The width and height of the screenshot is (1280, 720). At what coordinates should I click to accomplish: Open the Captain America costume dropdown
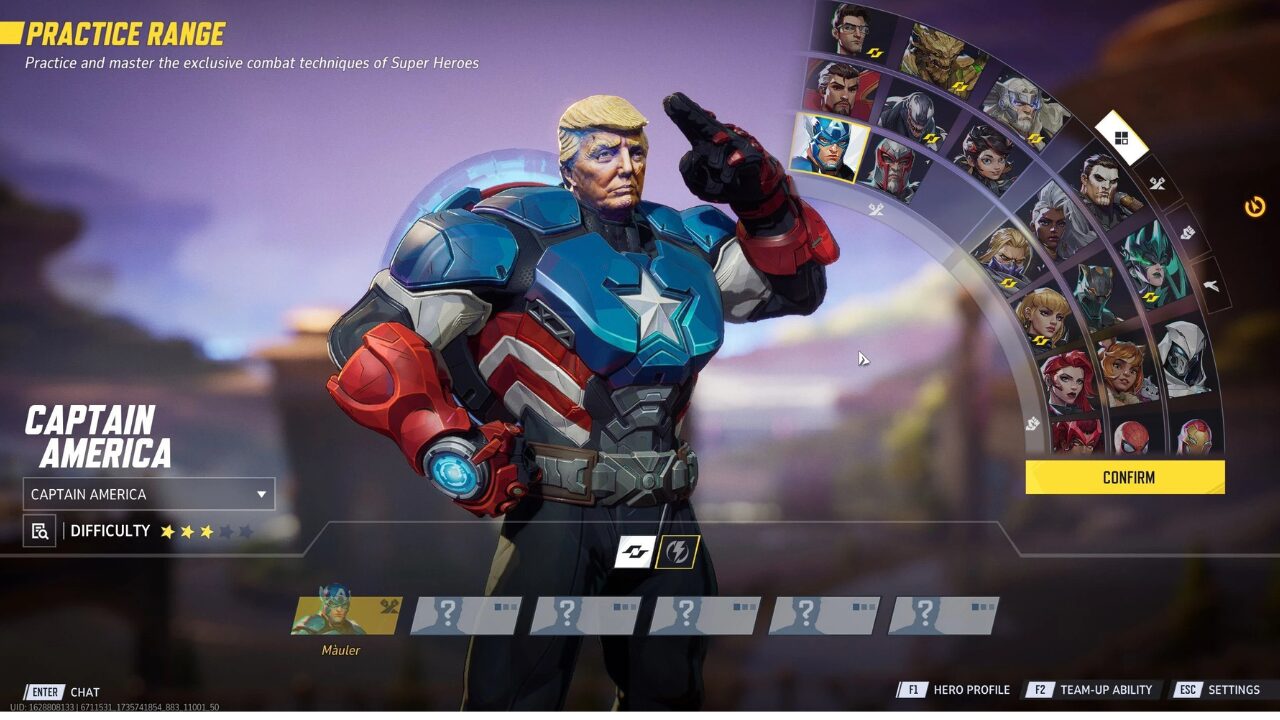point(149,494)
